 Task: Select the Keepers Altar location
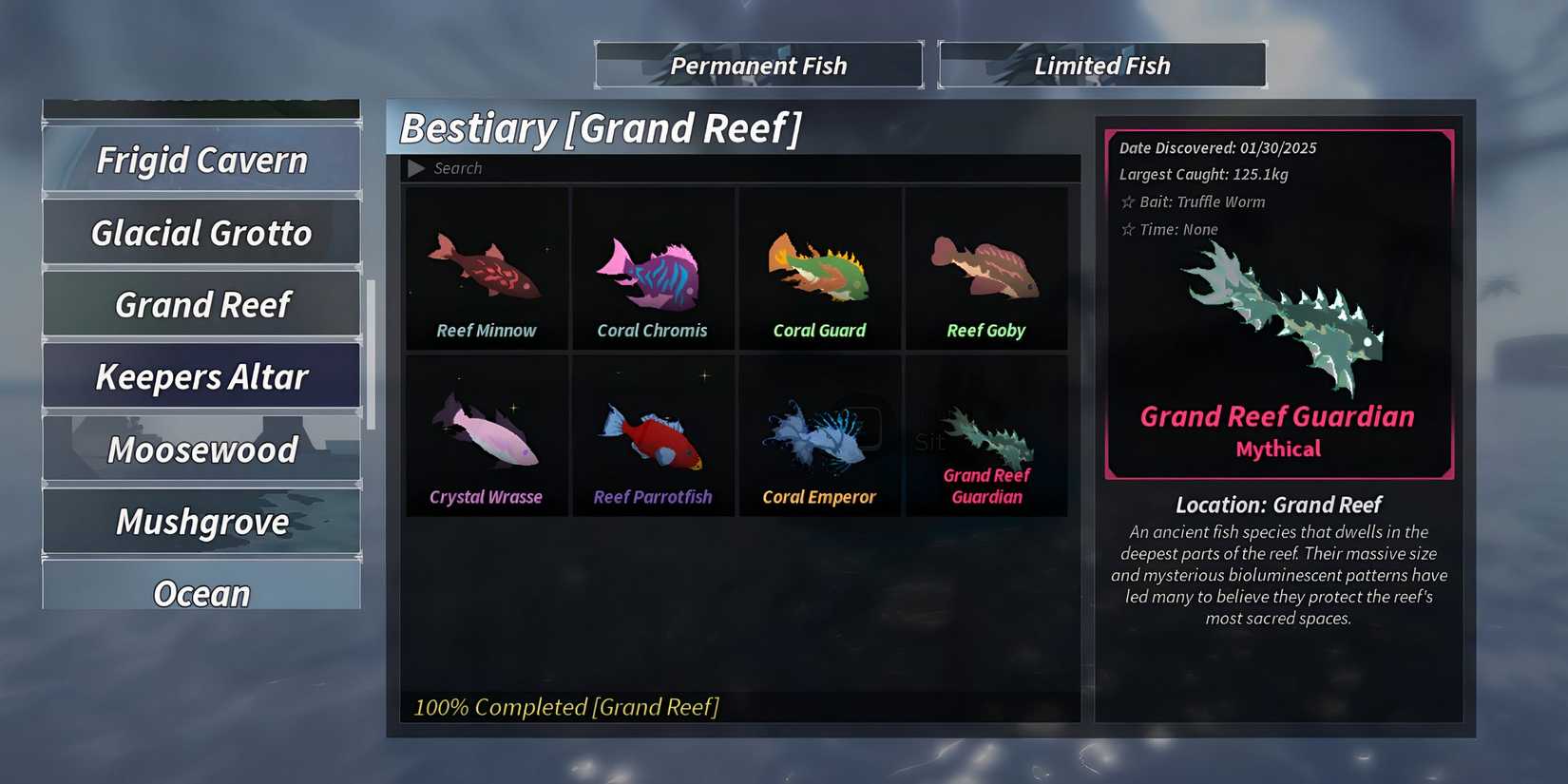[x=201, y=376]
